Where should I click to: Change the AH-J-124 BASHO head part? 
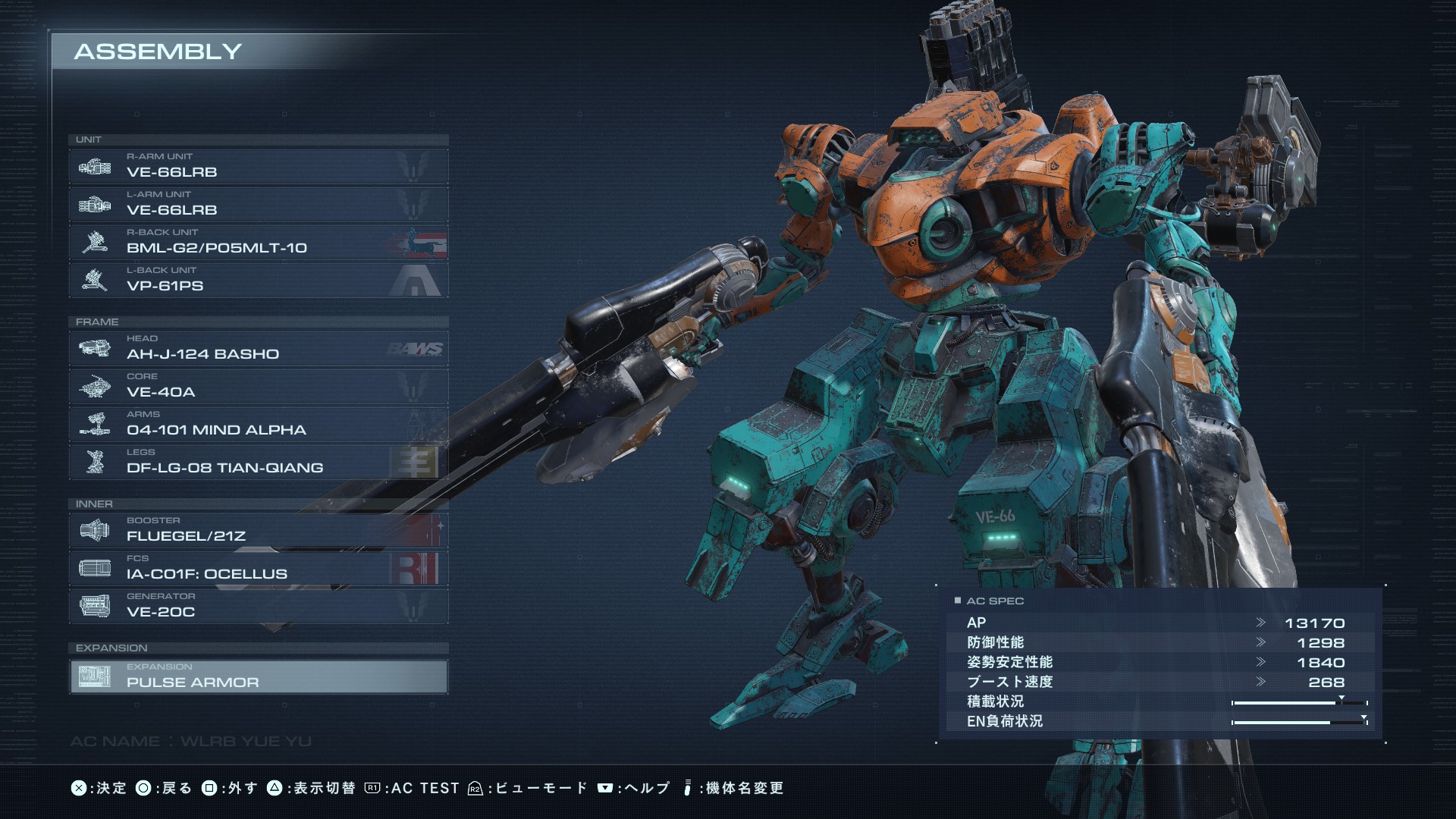(x=258, y=348)
